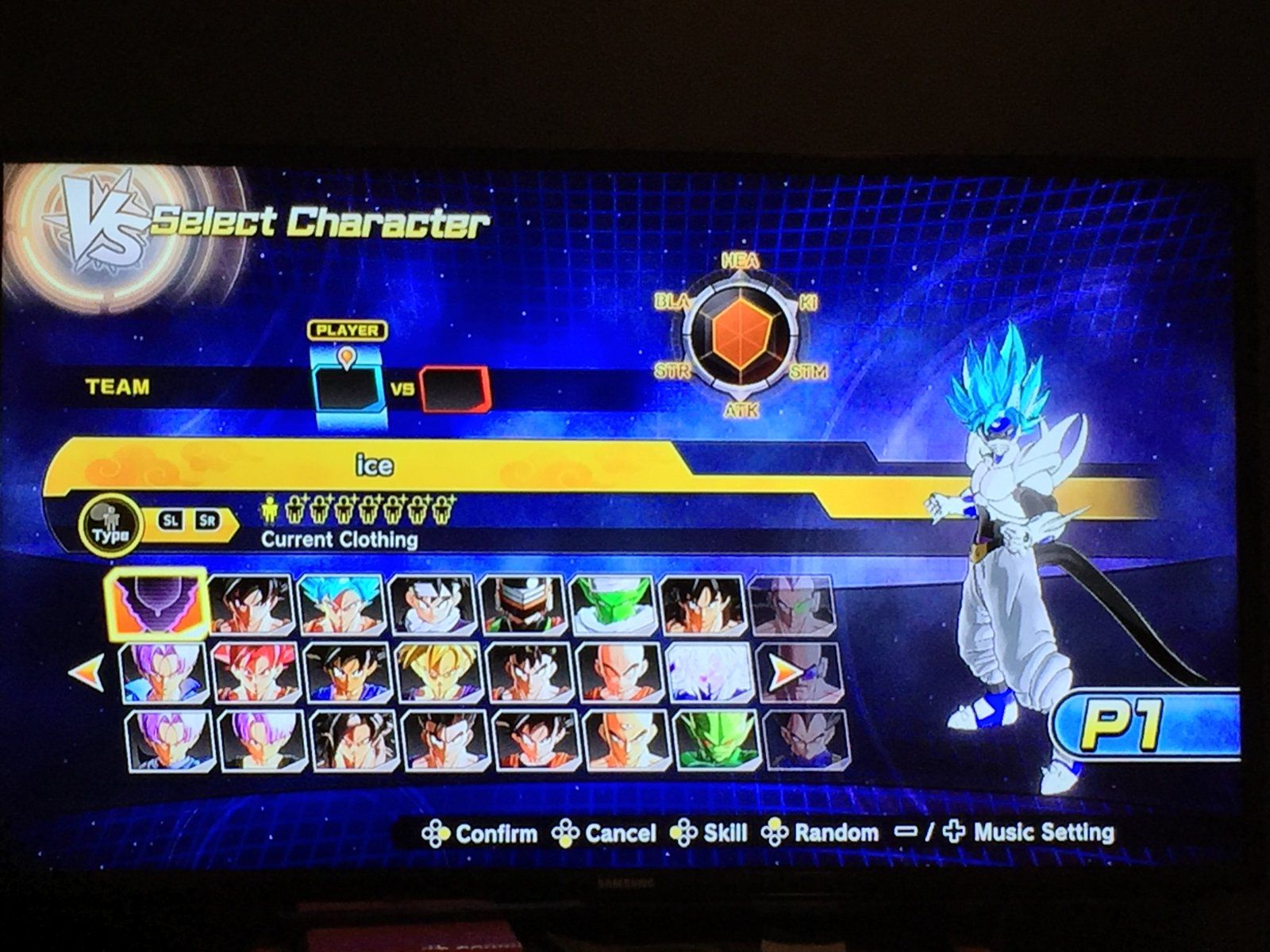Choose the green Saibaman portrait
Viewport: 1270px width, 952px height.
pos(715,740)
